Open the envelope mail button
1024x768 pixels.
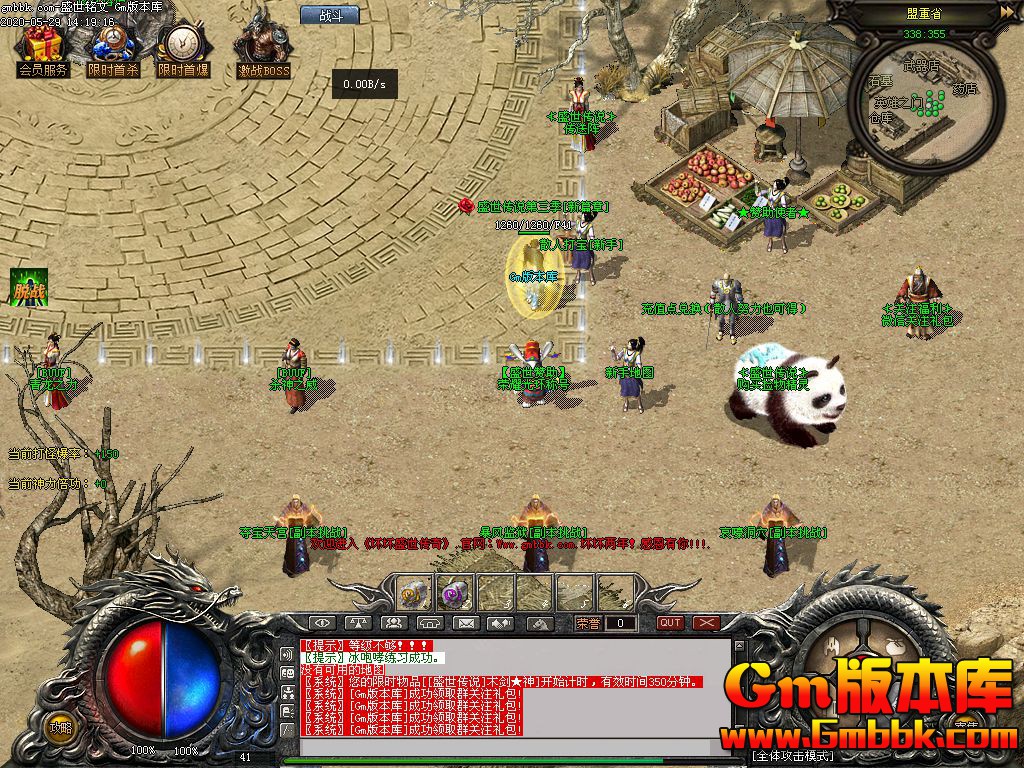pyautogui.click(x=465, y=623)
